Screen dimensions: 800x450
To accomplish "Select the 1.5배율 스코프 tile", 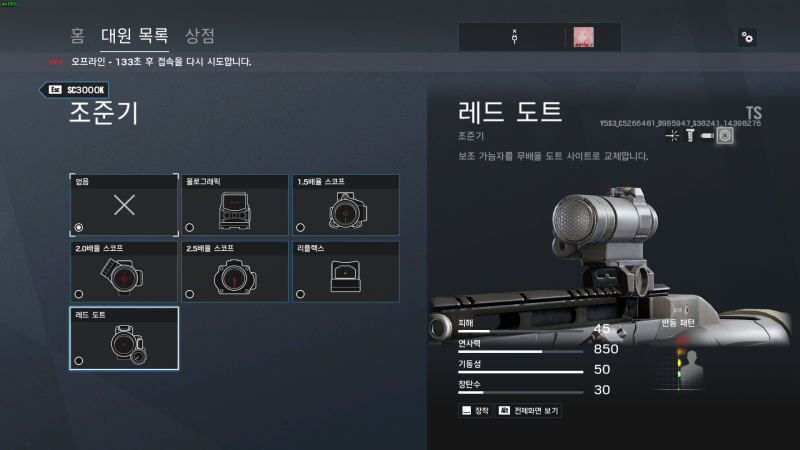I will [x=345, y=205].
